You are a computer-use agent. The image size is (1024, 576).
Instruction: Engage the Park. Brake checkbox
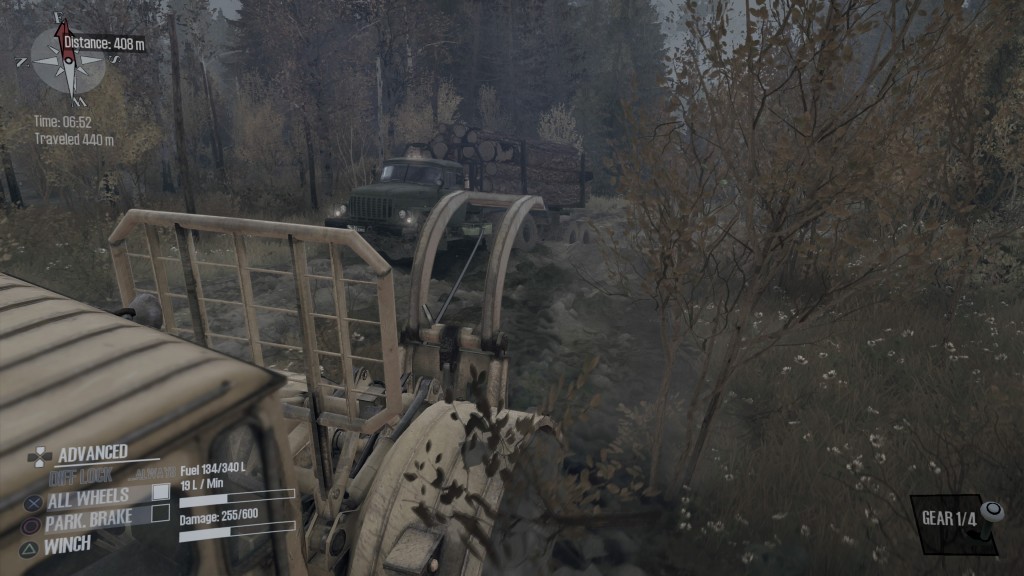160,514
